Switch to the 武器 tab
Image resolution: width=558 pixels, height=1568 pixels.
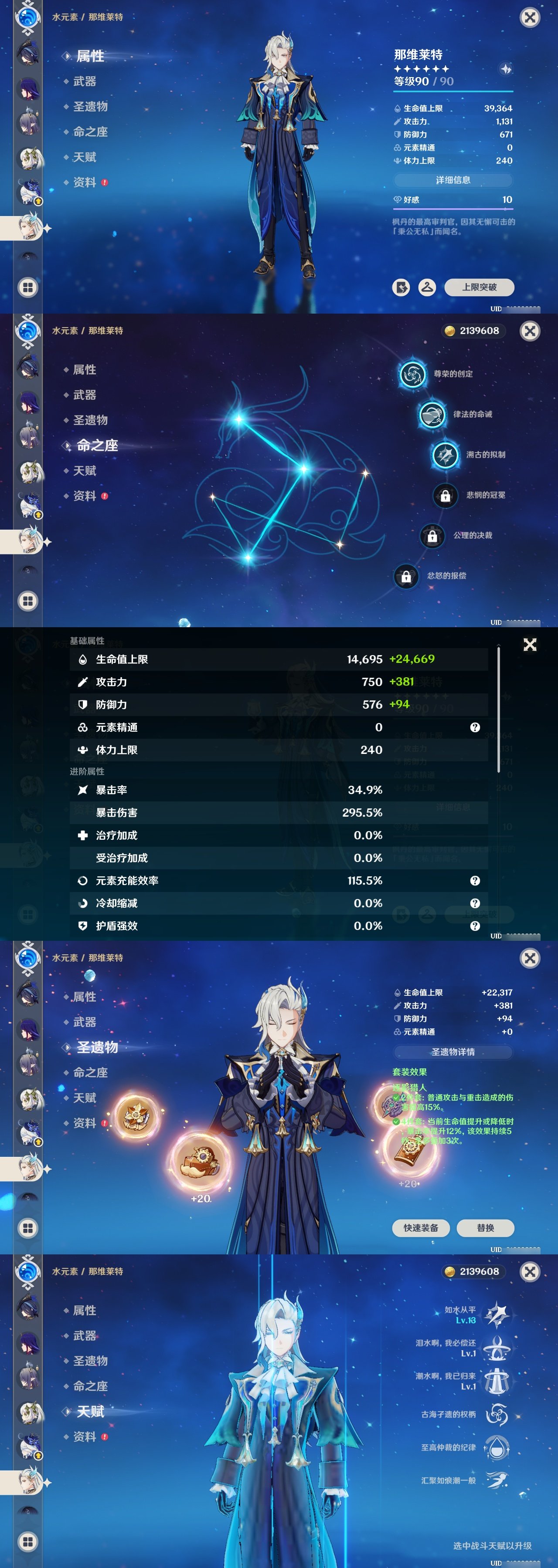(85, 81)
